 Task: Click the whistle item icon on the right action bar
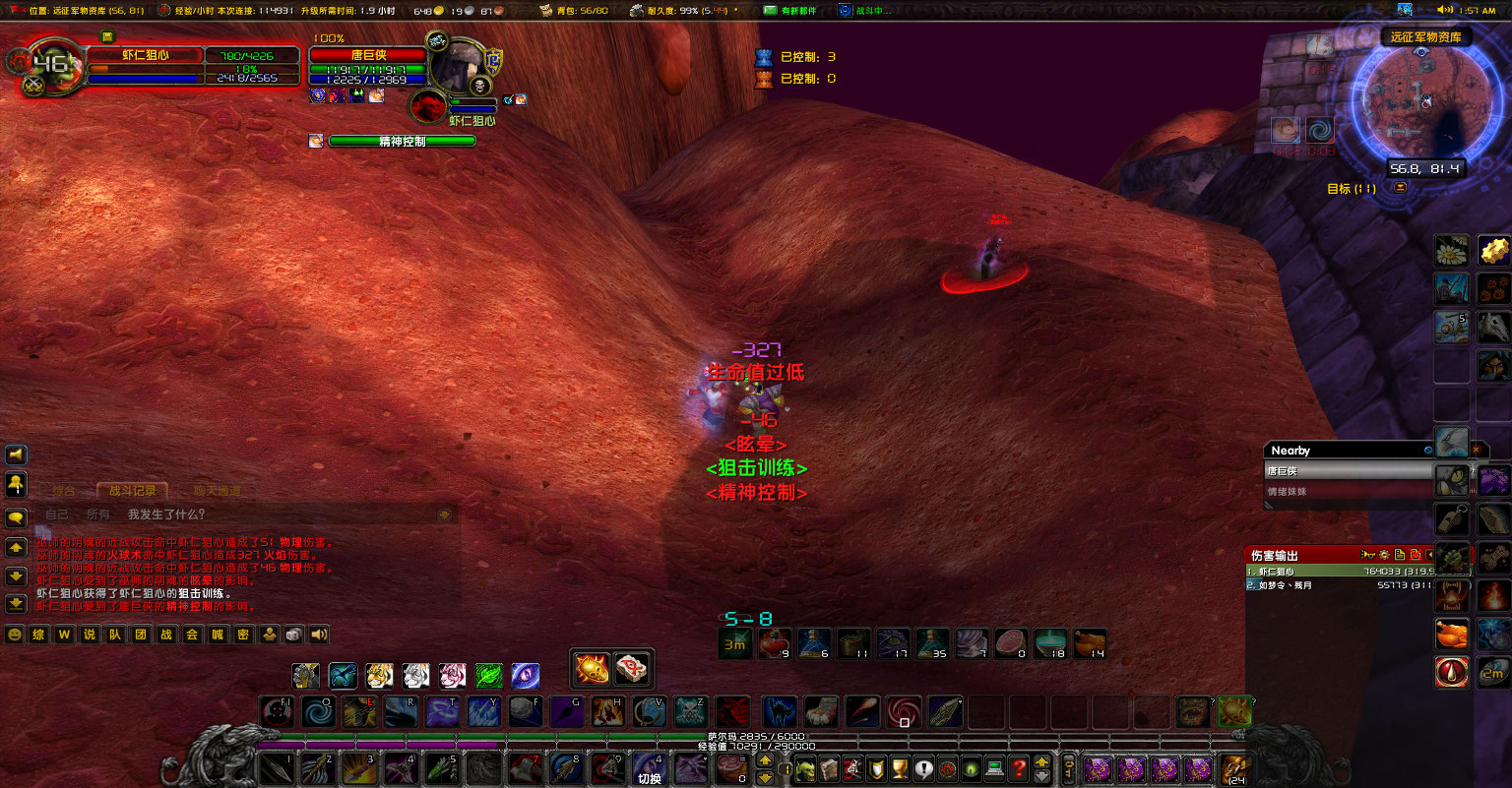point(1452,518)
